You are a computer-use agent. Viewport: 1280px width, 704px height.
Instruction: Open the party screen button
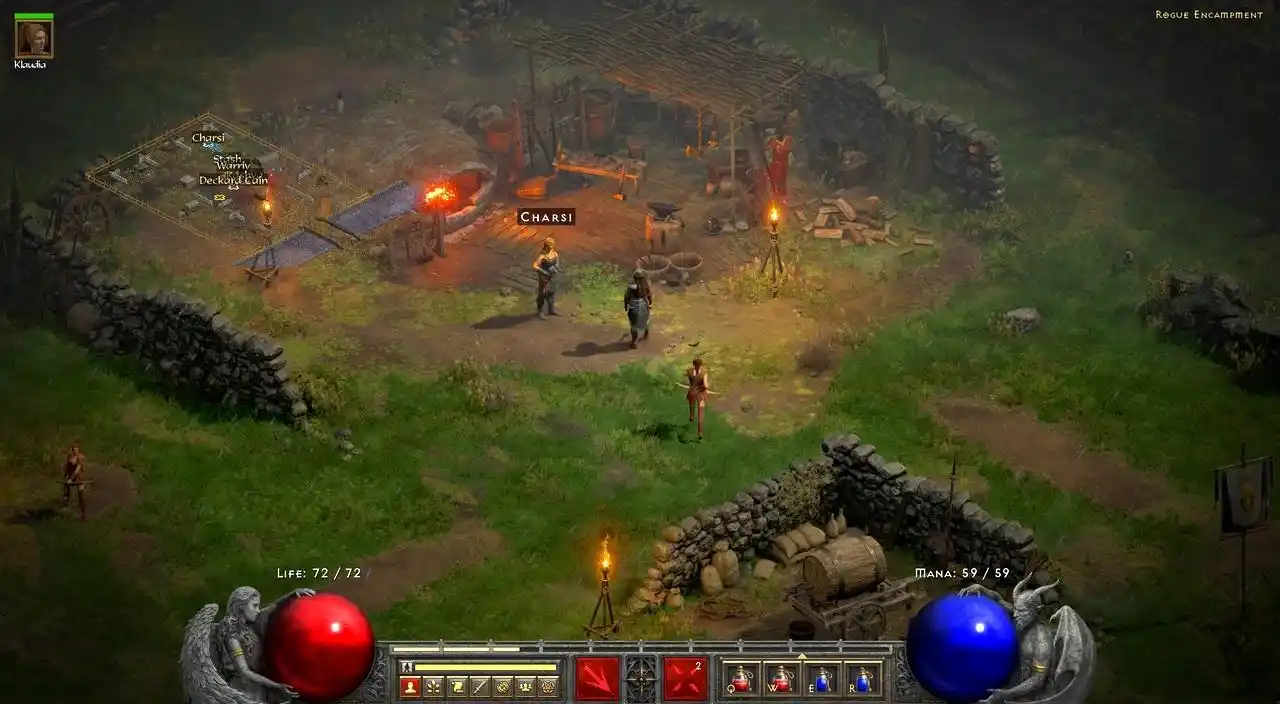coord(525,686)
